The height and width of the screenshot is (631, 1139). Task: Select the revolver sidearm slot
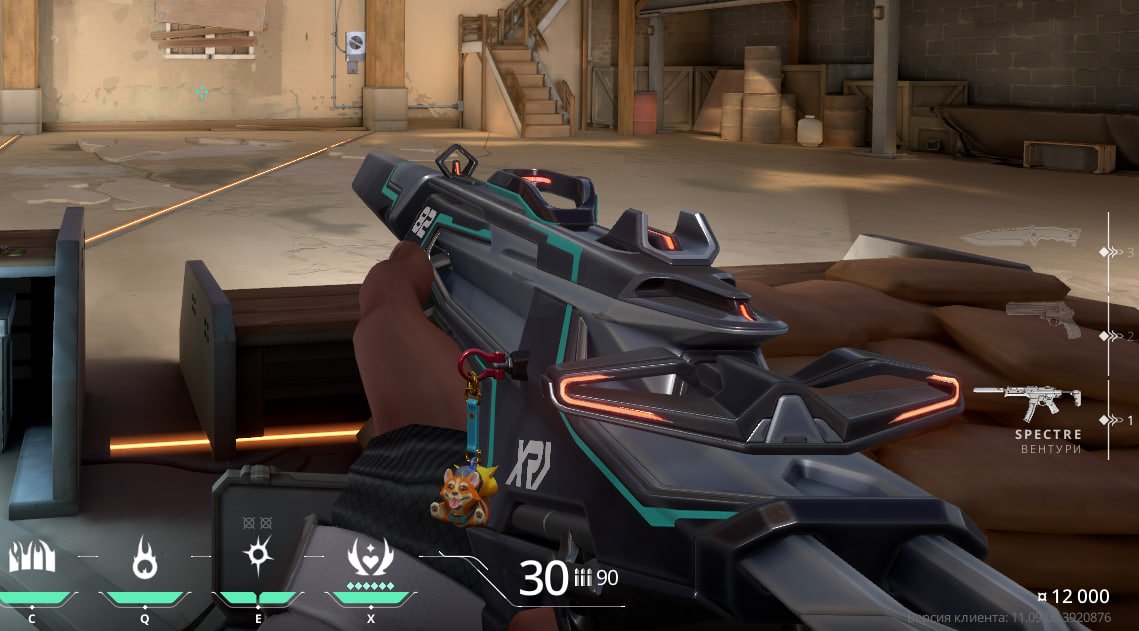[x=1043, y=318]
